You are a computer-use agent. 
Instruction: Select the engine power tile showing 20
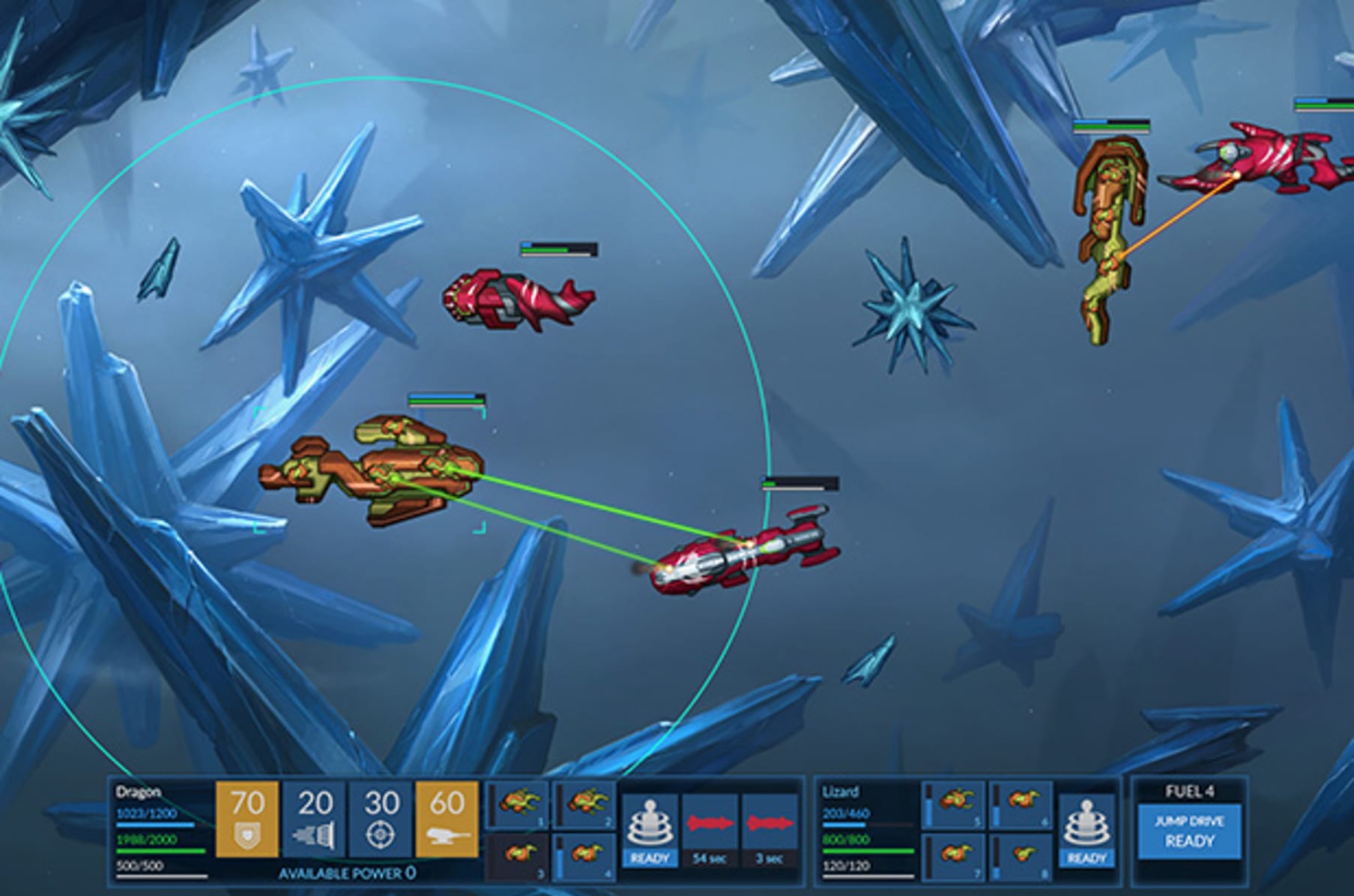[314, 819]
